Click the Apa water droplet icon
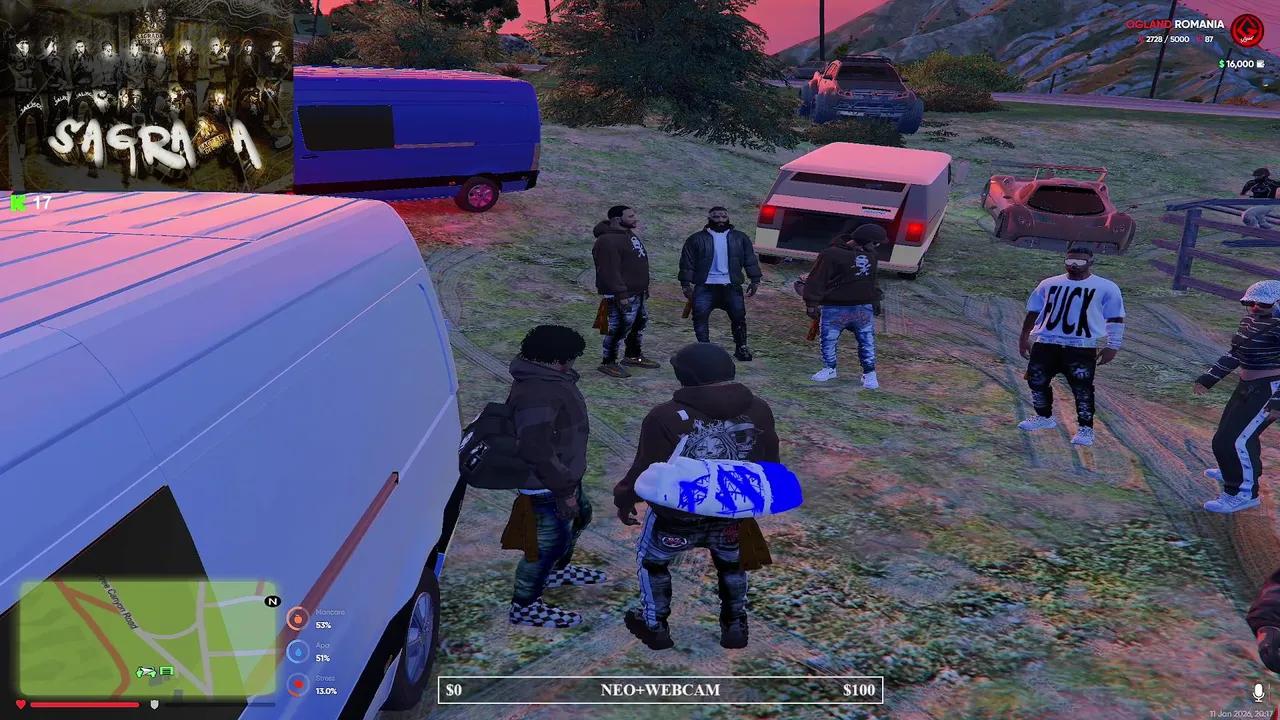 tap(298, 652)
